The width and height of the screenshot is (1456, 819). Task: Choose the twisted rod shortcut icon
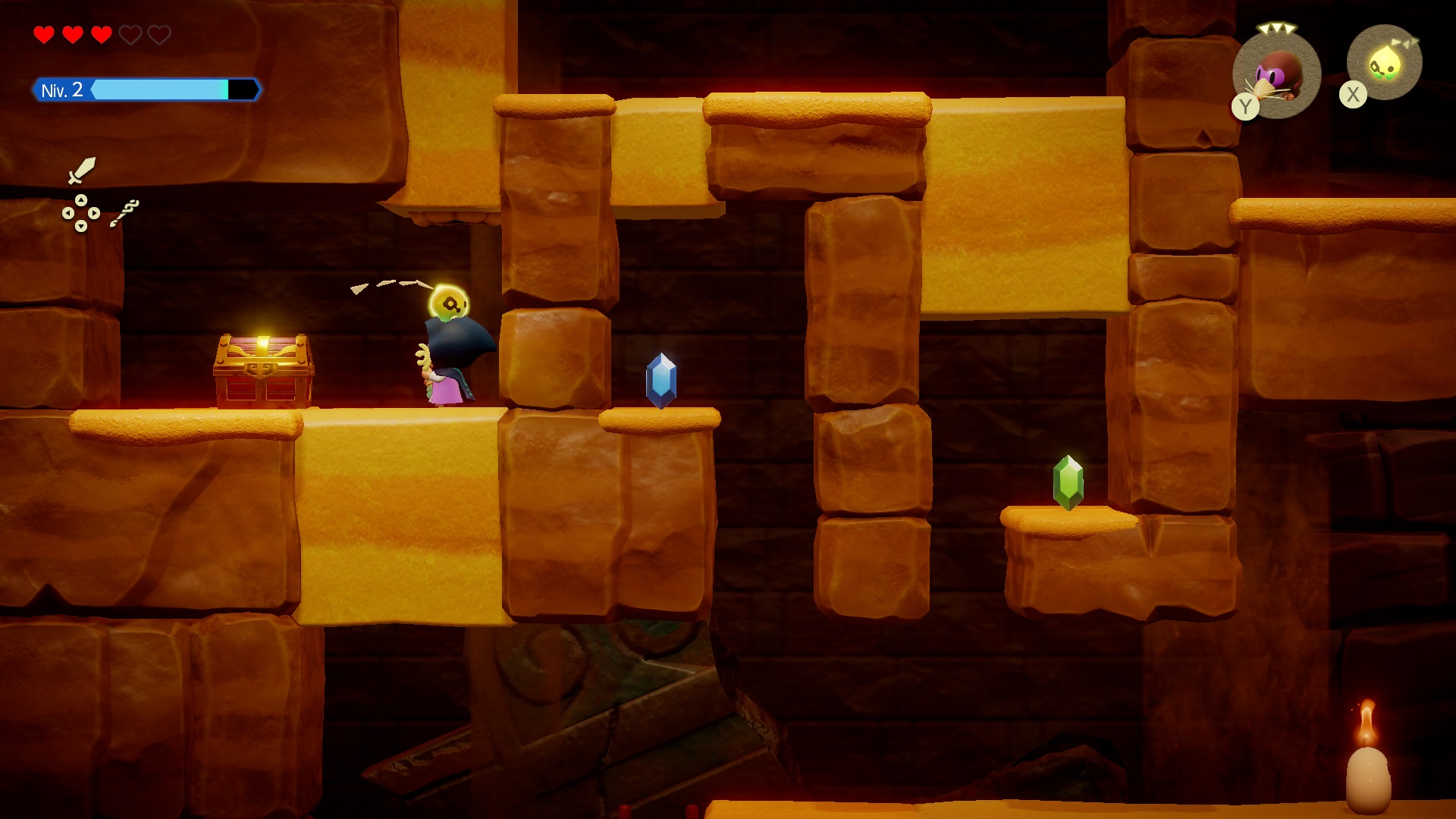124,213
